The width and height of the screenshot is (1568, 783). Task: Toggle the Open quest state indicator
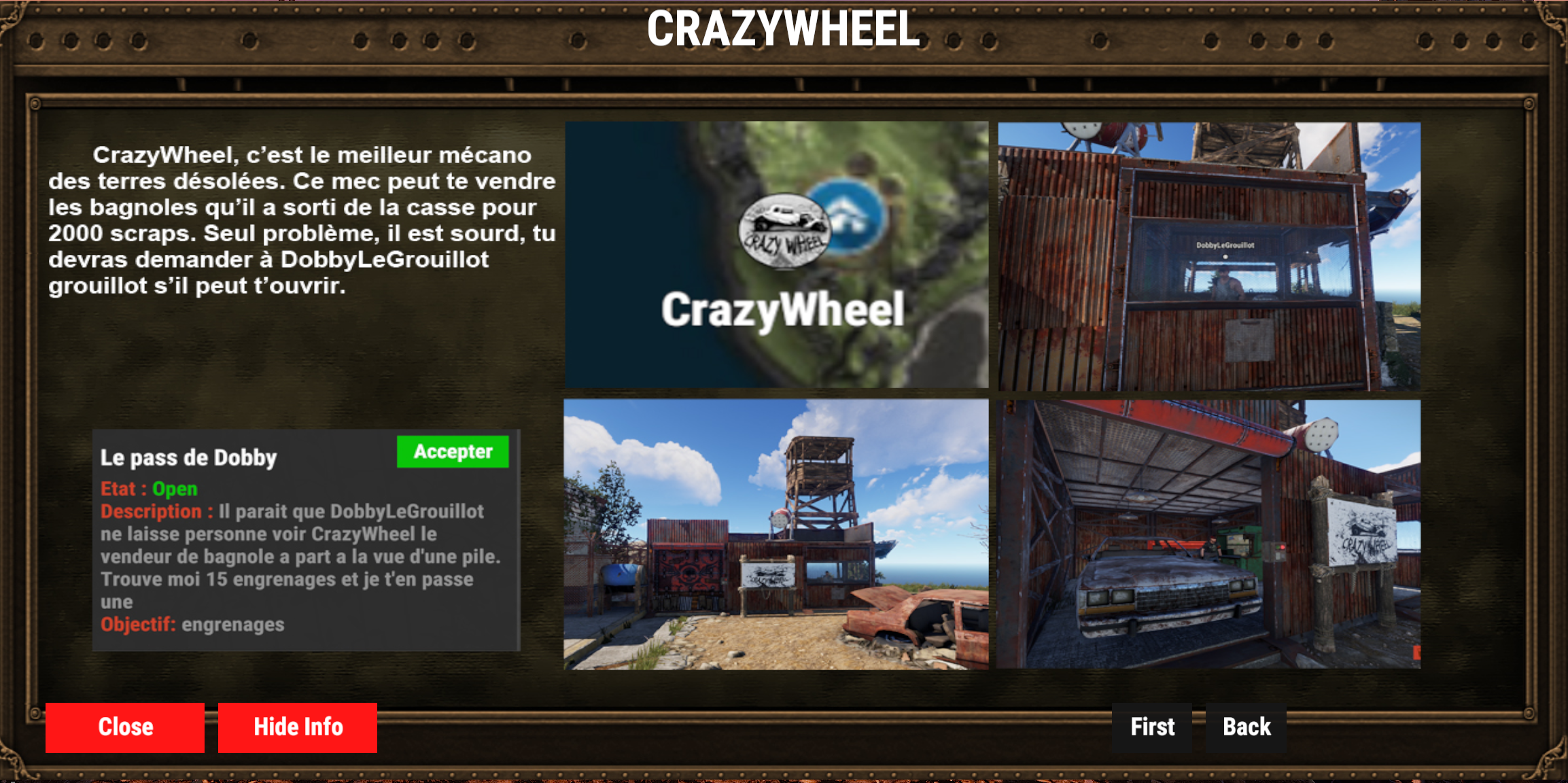click(175, 489)
